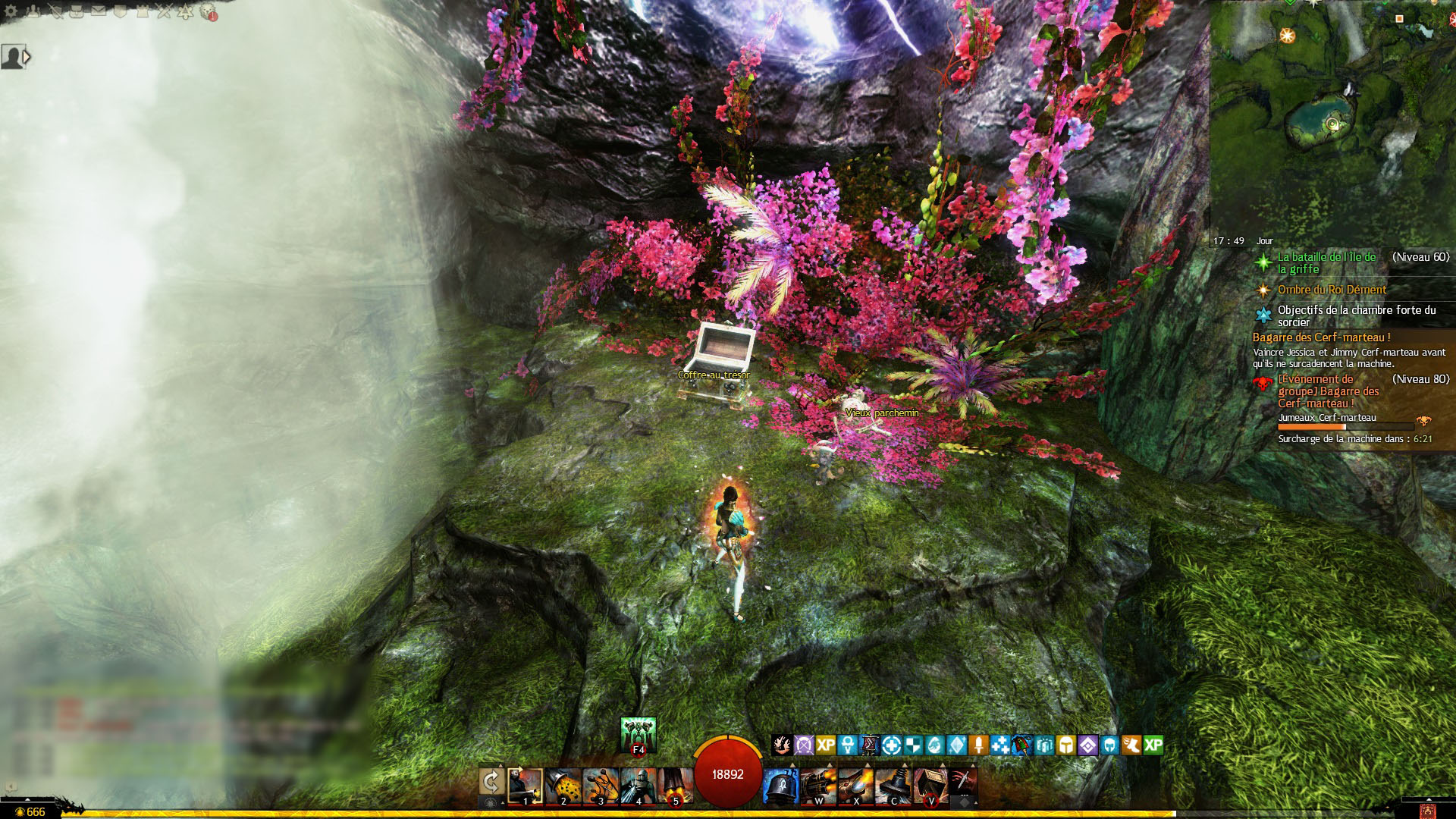Open the lion head trading post icon

tap(209, 11)
